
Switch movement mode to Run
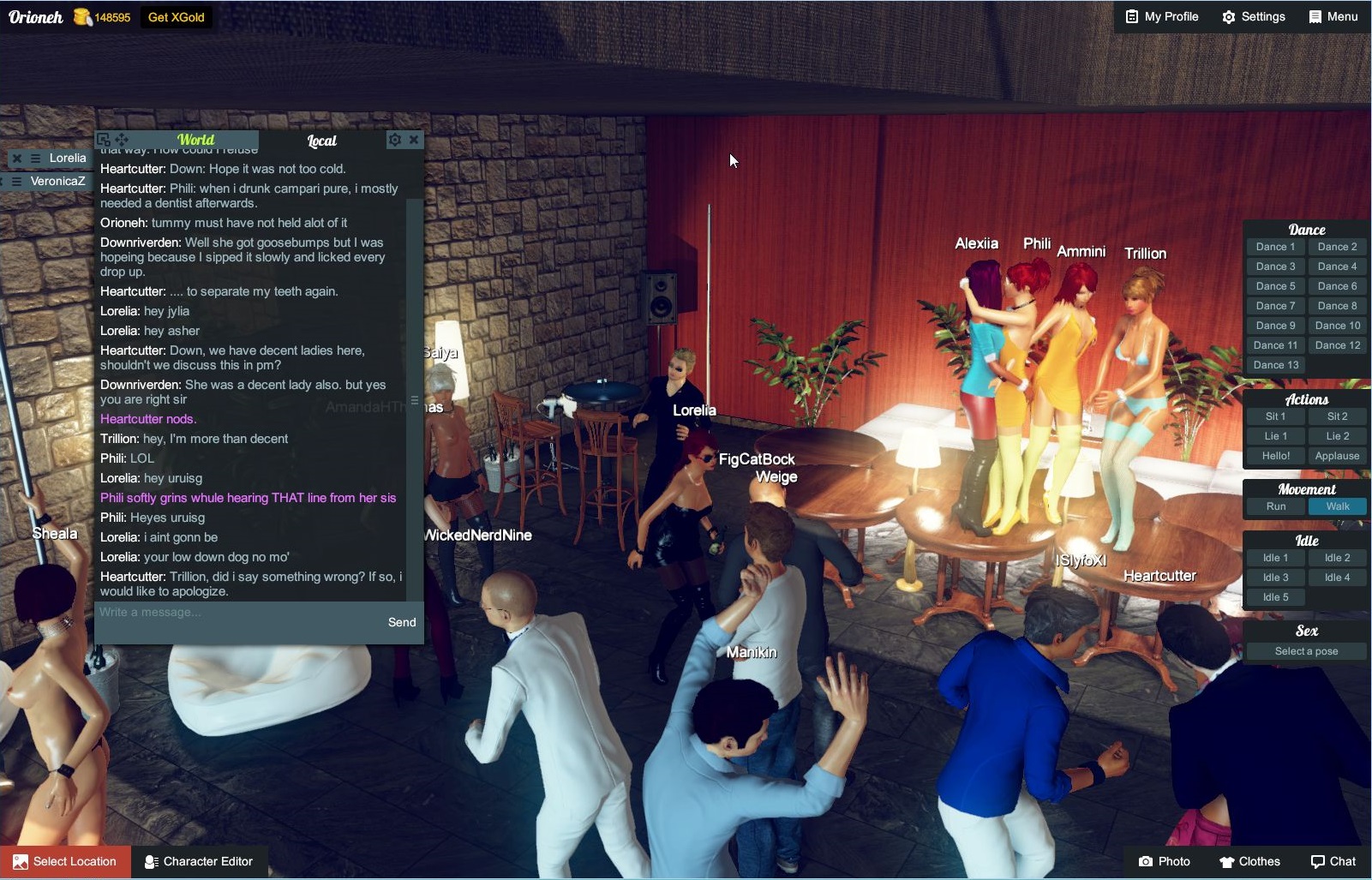coord(1276,506)
